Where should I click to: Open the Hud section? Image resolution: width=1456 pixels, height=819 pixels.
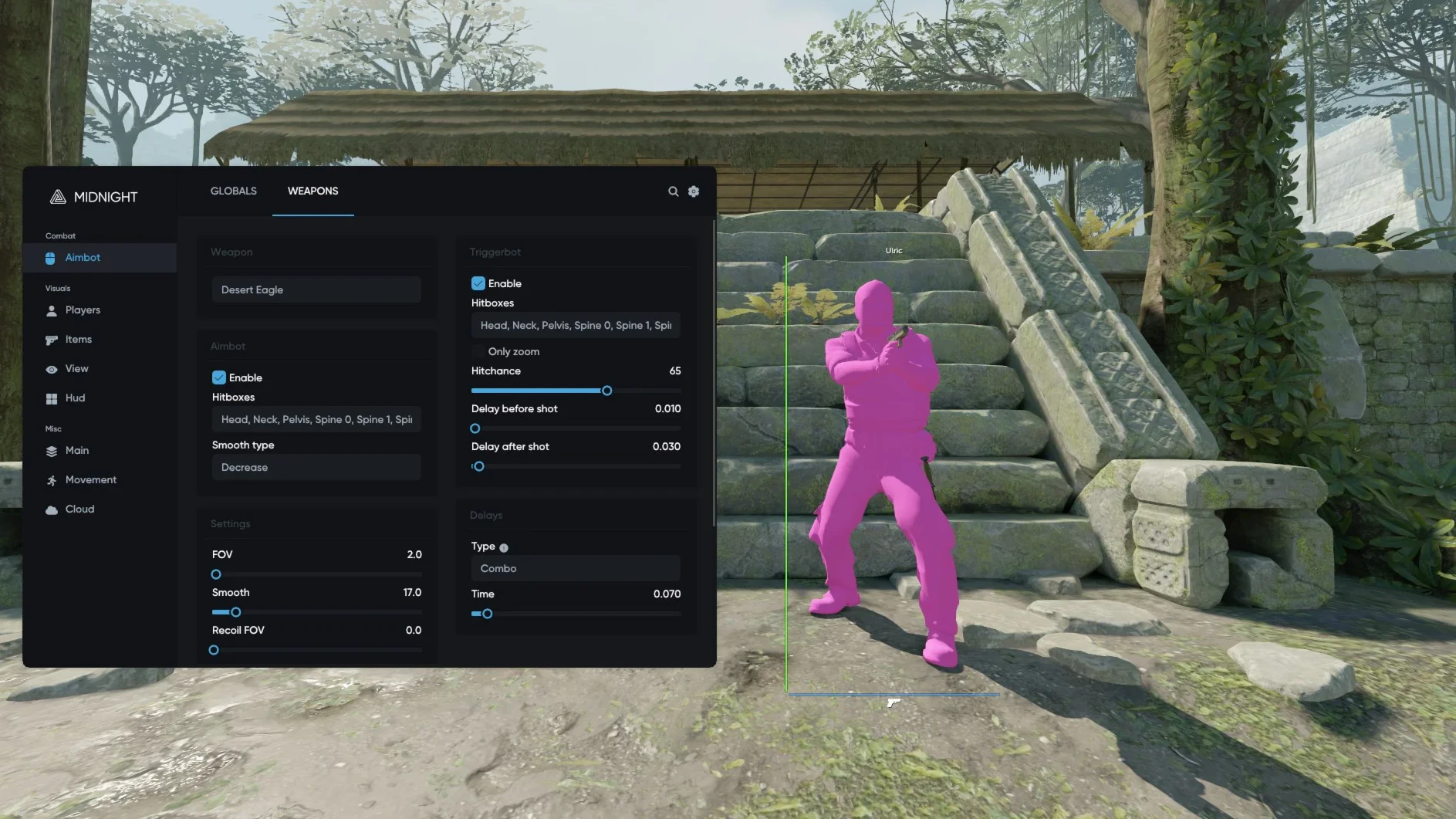pyautogui.click(x=75, y=398)
